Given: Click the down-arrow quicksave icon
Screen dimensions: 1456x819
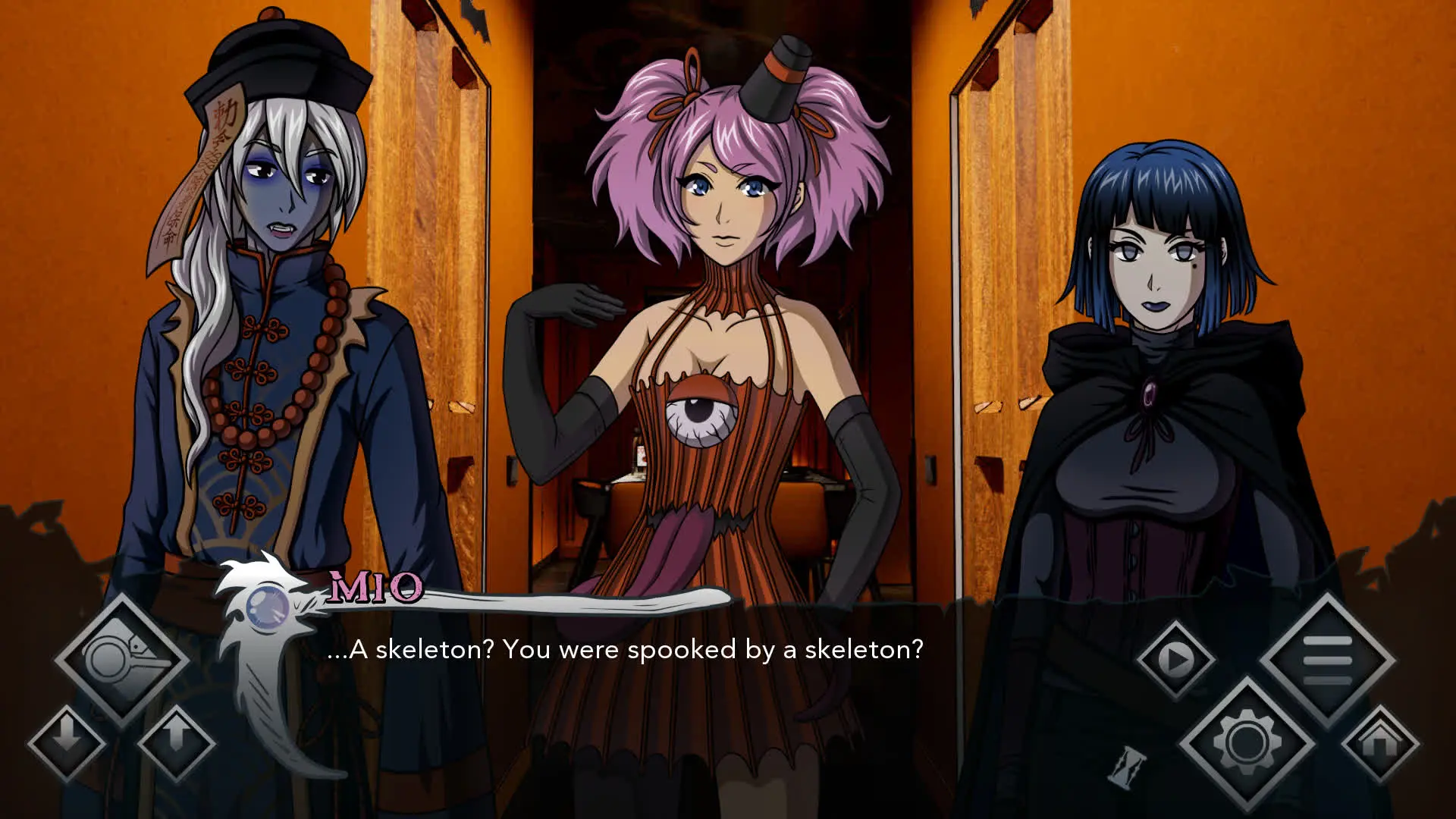Looking at the screenshot, I should click(64, 739).
